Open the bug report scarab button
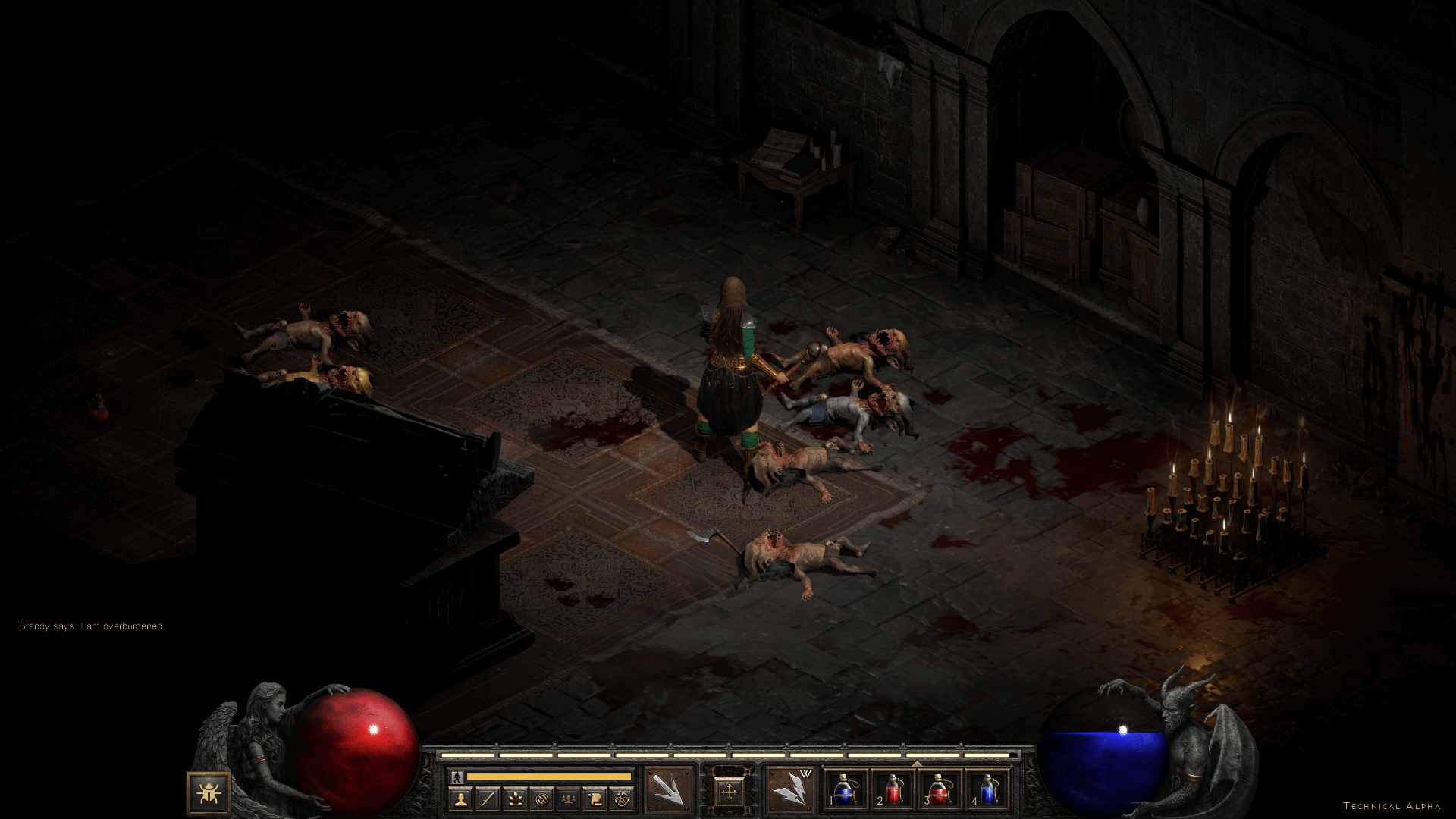This screenshot has width=1456, height=819. pyautogui.click(x=209, y=793)
